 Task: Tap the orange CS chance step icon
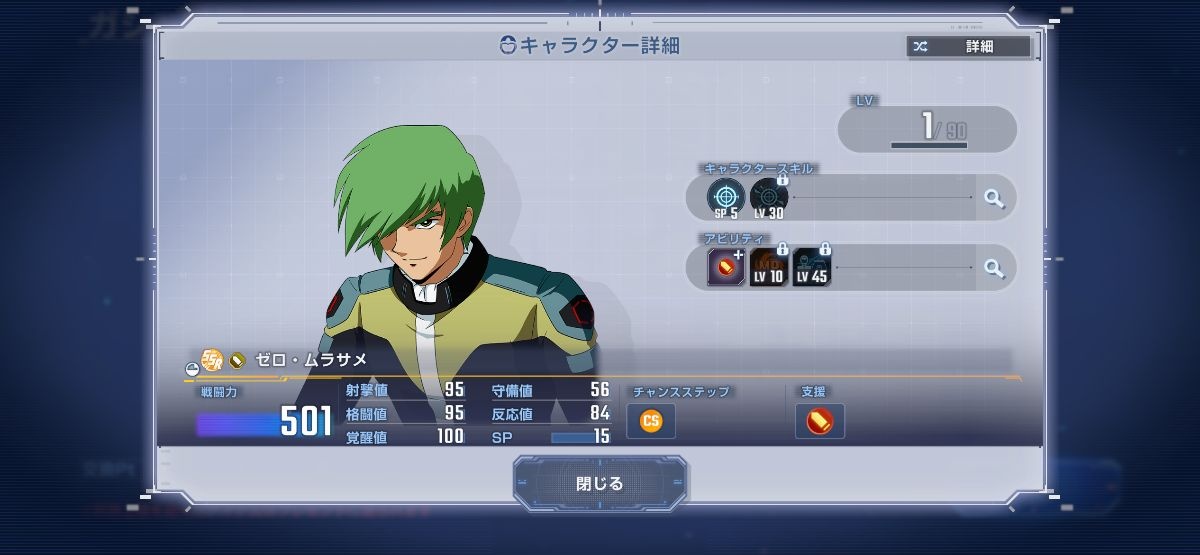[651, 421]
